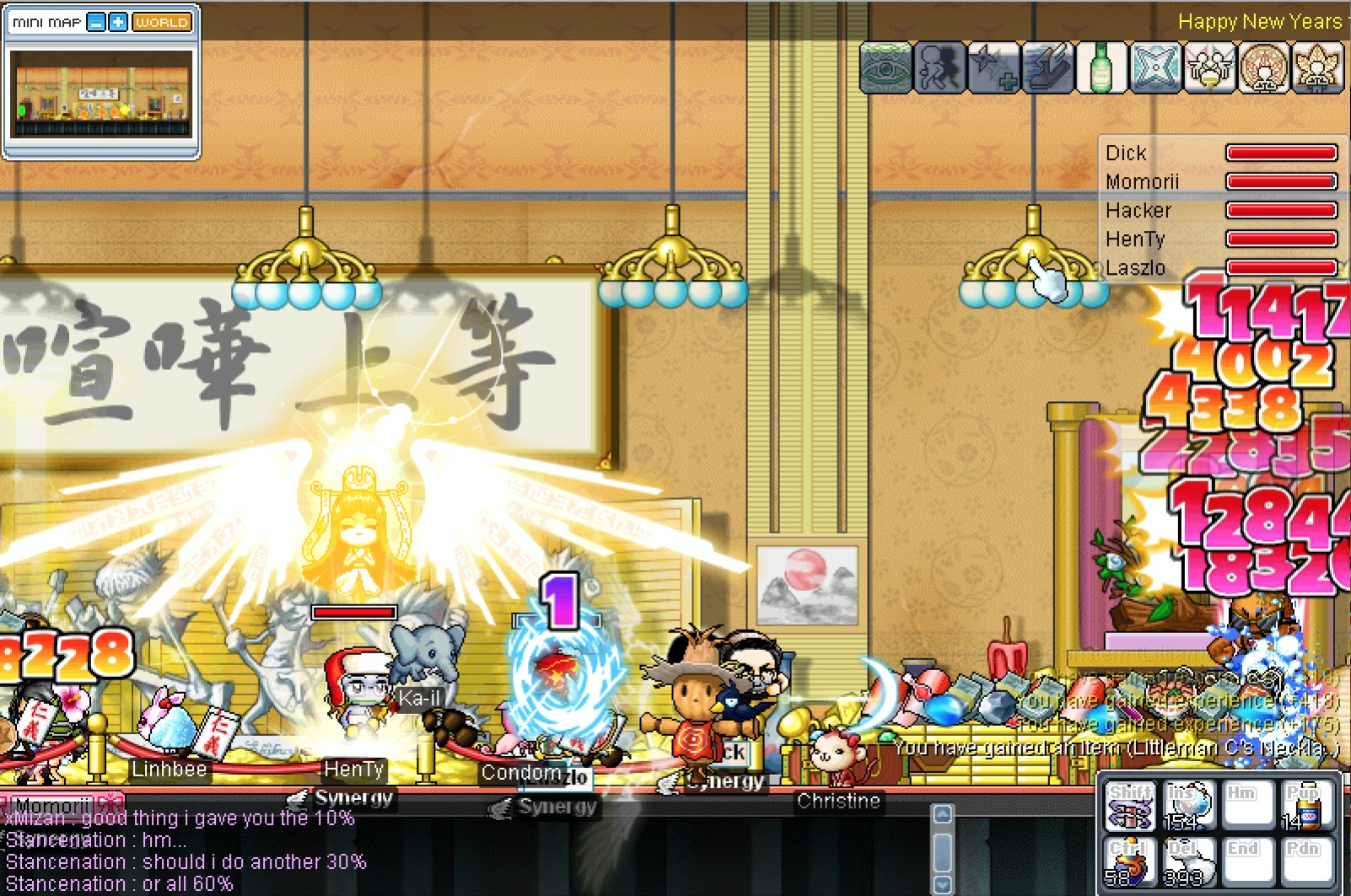Use the Ins quickslot potion
Viewport: 1351px width, 896px height.
(1188, 807)
